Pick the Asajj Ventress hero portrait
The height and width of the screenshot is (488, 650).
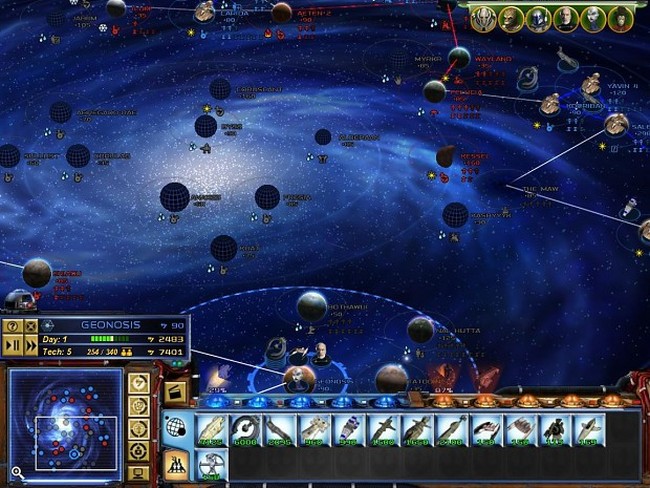593,16
